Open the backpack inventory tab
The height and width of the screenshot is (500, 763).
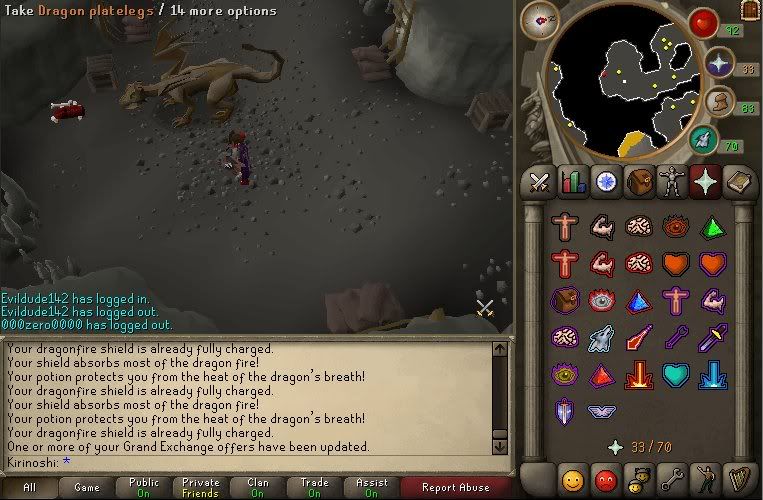(639, 182)
